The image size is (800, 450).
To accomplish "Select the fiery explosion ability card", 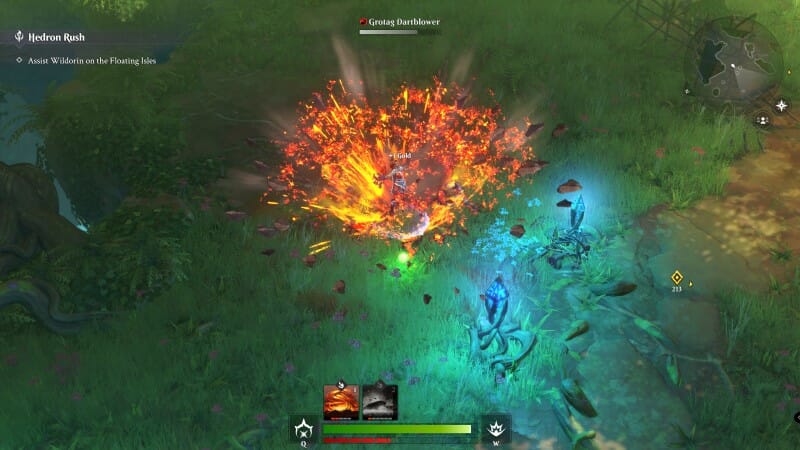I will [x=341, y=402].
